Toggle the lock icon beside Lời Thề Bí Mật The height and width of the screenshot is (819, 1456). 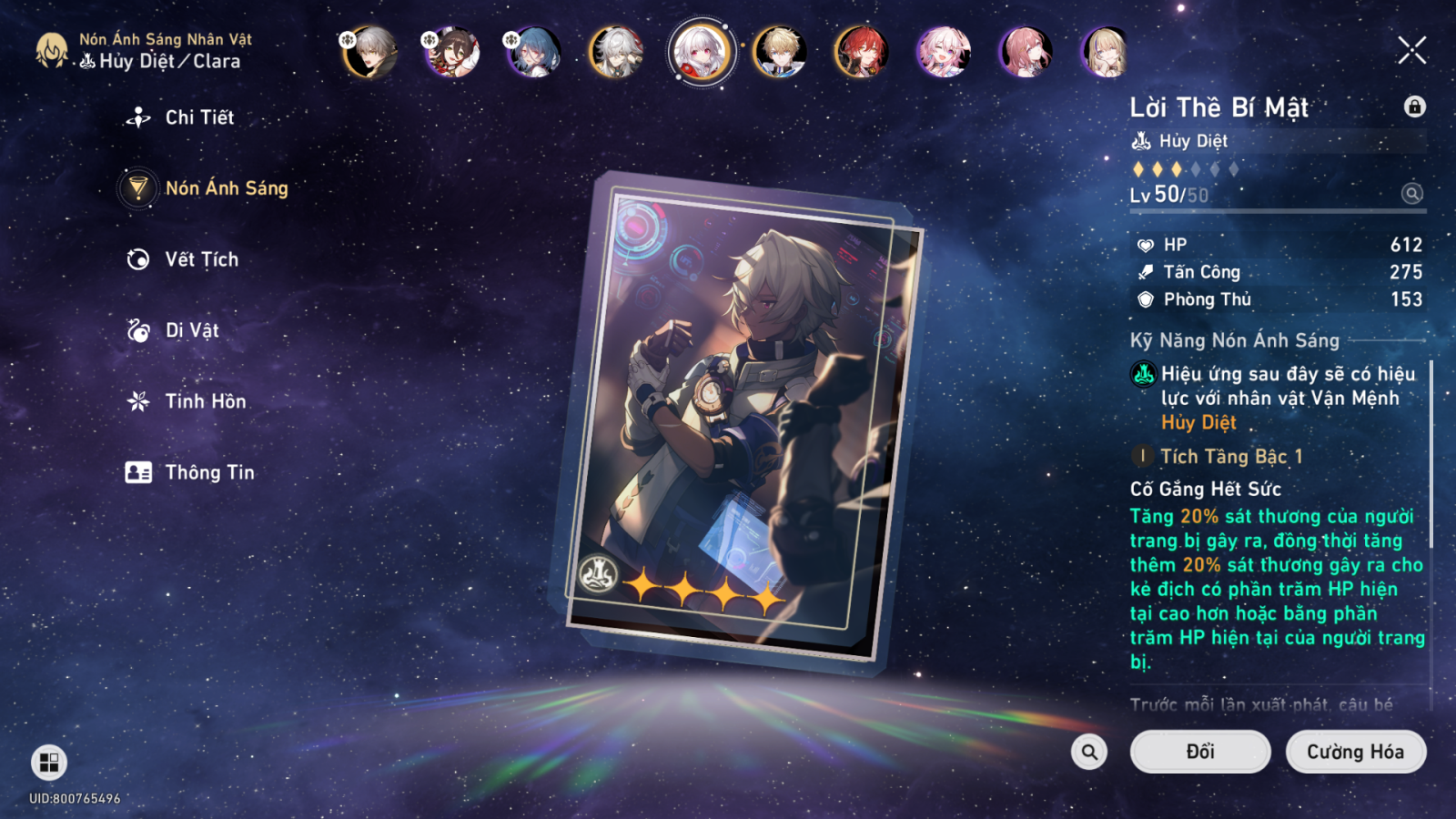tap(1414, 106)
